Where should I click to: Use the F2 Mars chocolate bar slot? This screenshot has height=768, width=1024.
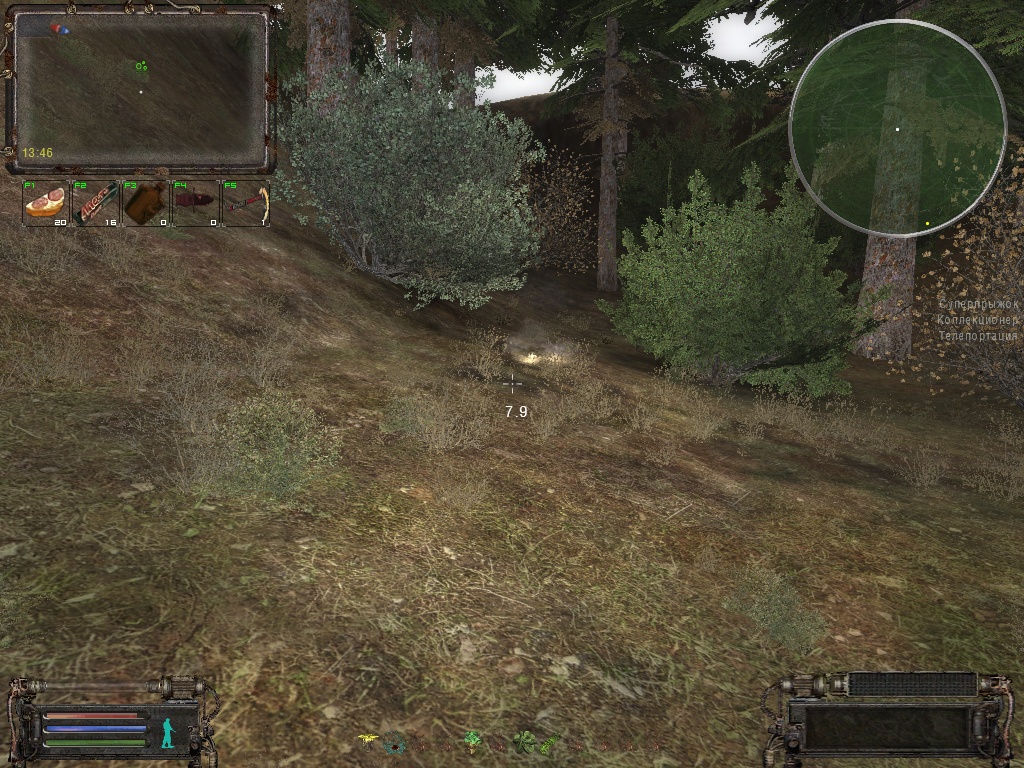pos(96,204)
